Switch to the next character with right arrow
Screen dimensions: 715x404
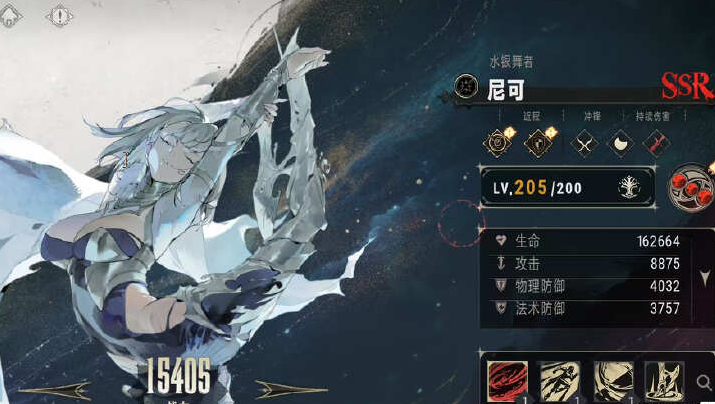pos(291,390)
